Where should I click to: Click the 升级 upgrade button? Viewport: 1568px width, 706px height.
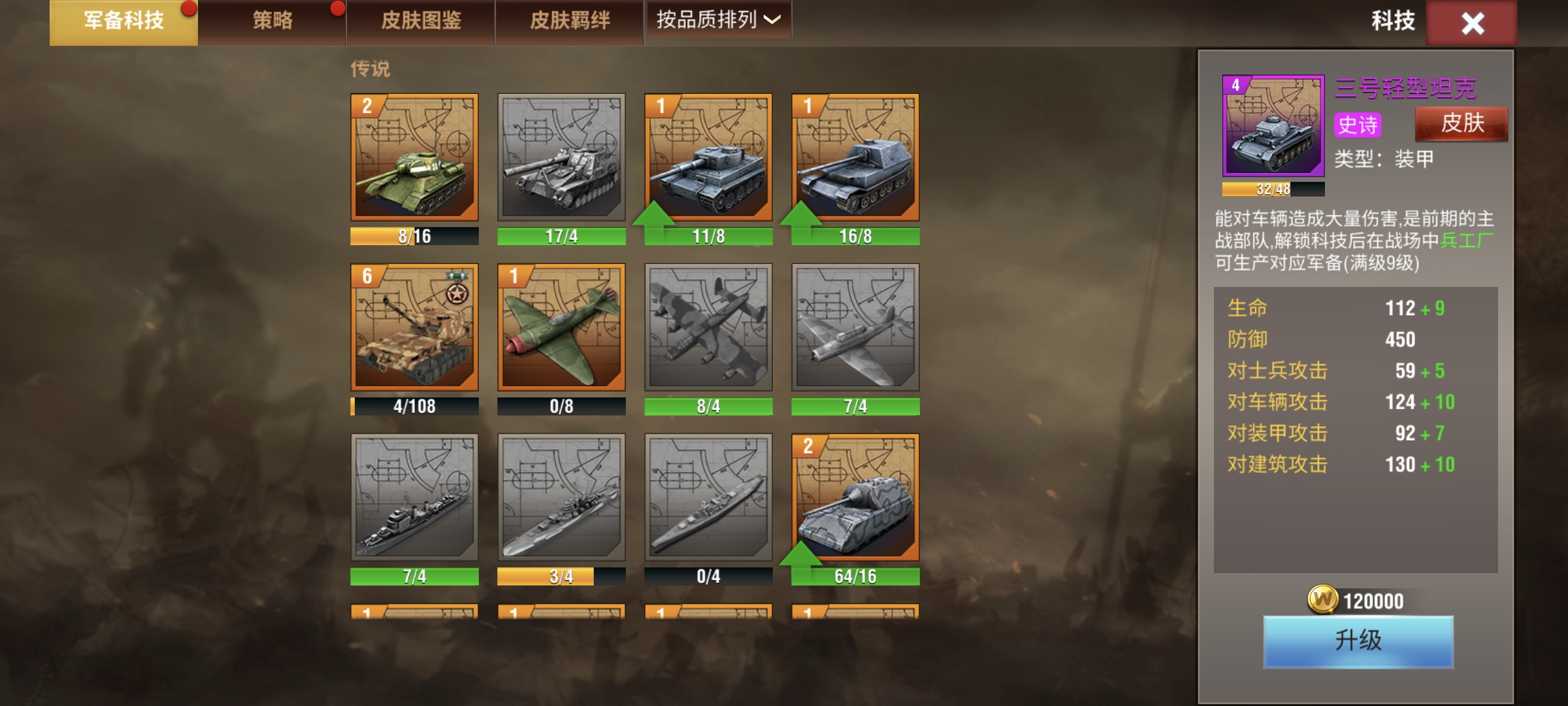(1358, 641)
